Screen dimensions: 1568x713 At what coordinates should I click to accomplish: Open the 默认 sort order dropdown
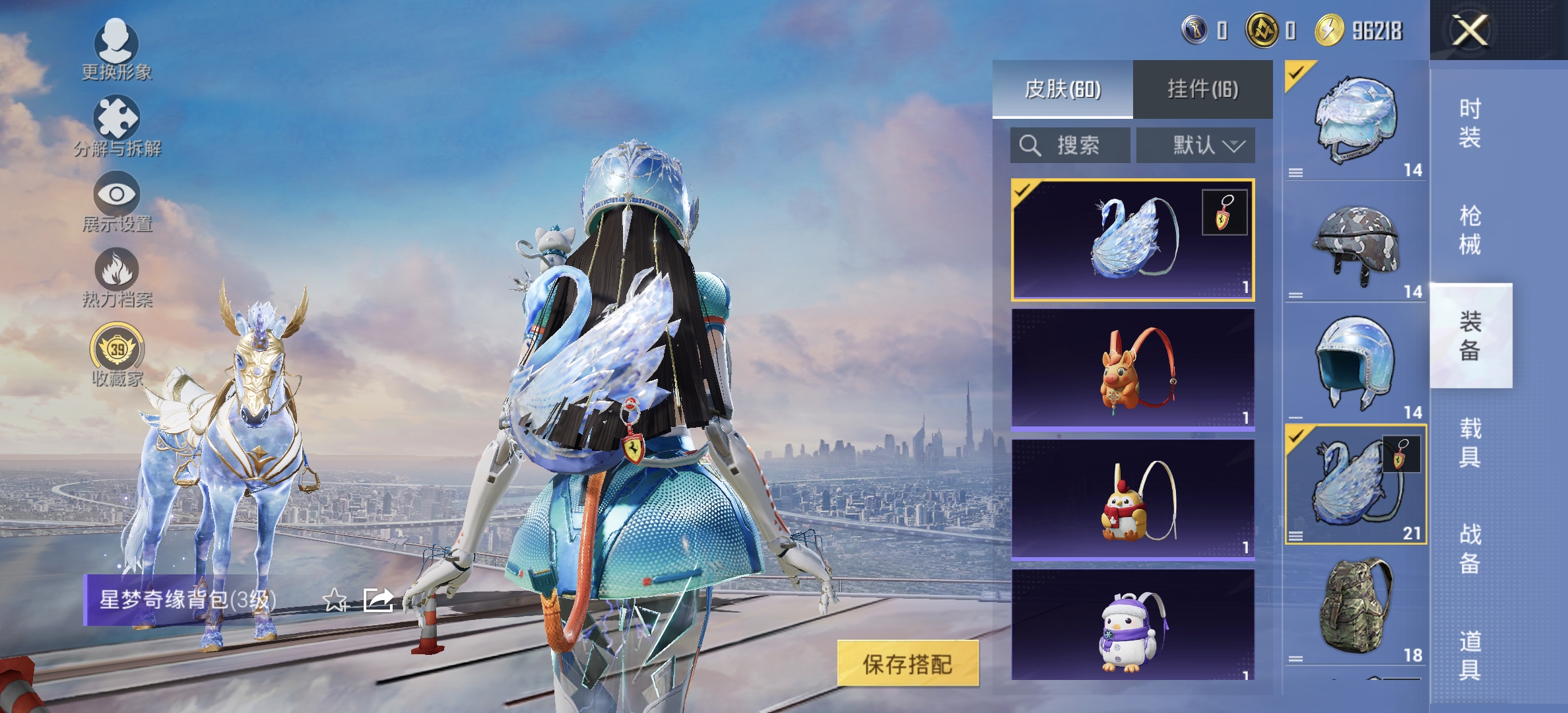coord(1201,145)
